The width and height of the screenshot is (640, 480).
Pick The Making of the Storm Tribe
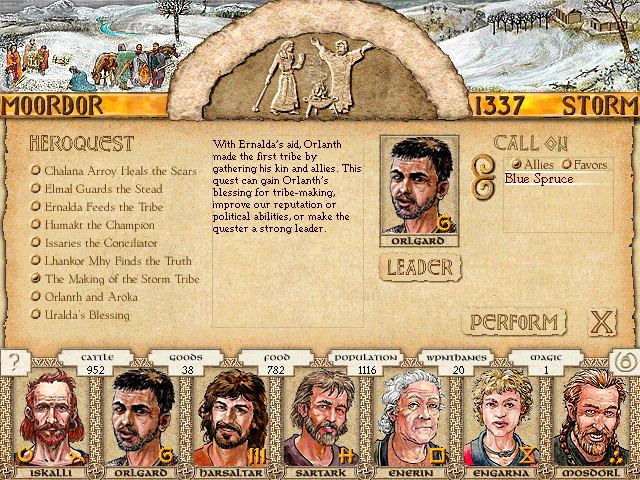click(121, 279)
